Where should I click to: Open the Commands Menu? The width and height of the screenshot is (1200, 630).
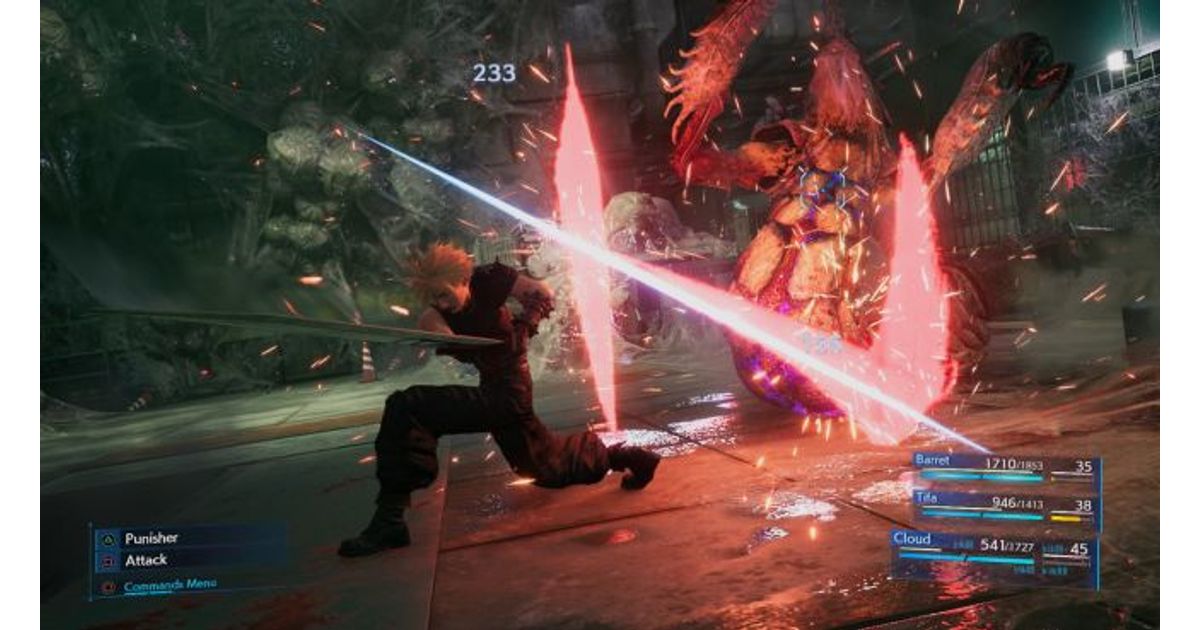[170, 585]
